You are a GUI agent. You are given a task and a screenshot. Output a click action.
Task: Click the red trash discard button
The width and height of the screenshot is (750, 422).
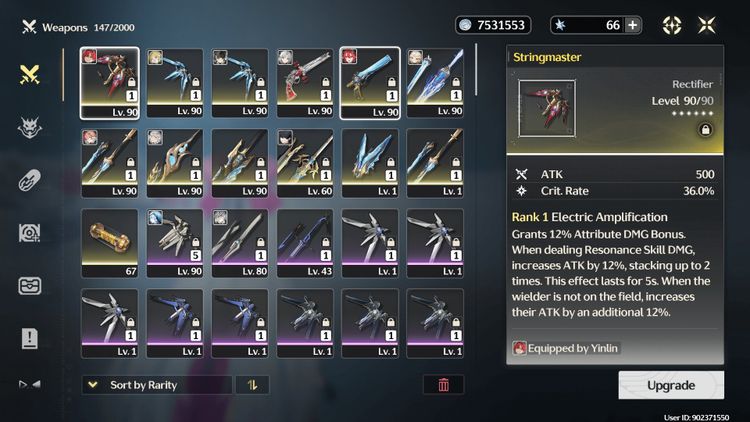coord(443,385)
